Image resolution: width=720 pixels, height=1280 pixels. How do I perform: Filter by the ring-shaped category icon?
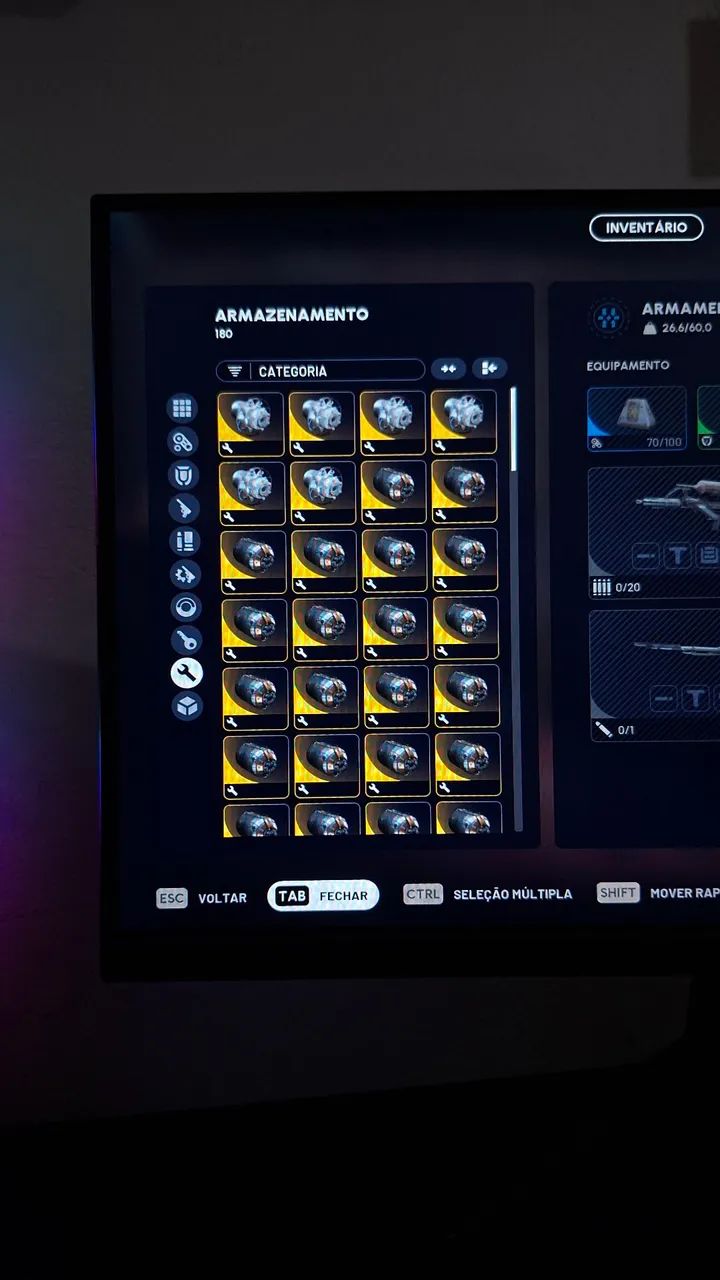click(186, 608)
